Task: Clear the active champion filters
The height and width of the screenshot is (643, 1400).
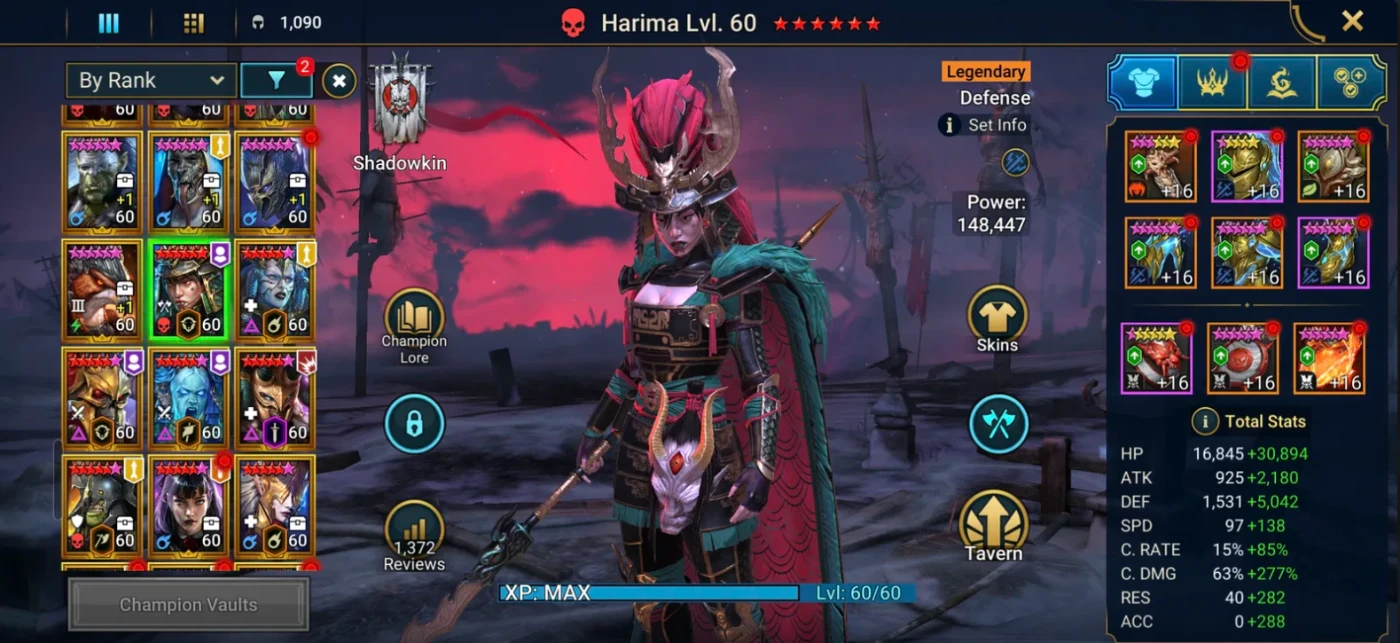Action: click(x=339, y=81)
